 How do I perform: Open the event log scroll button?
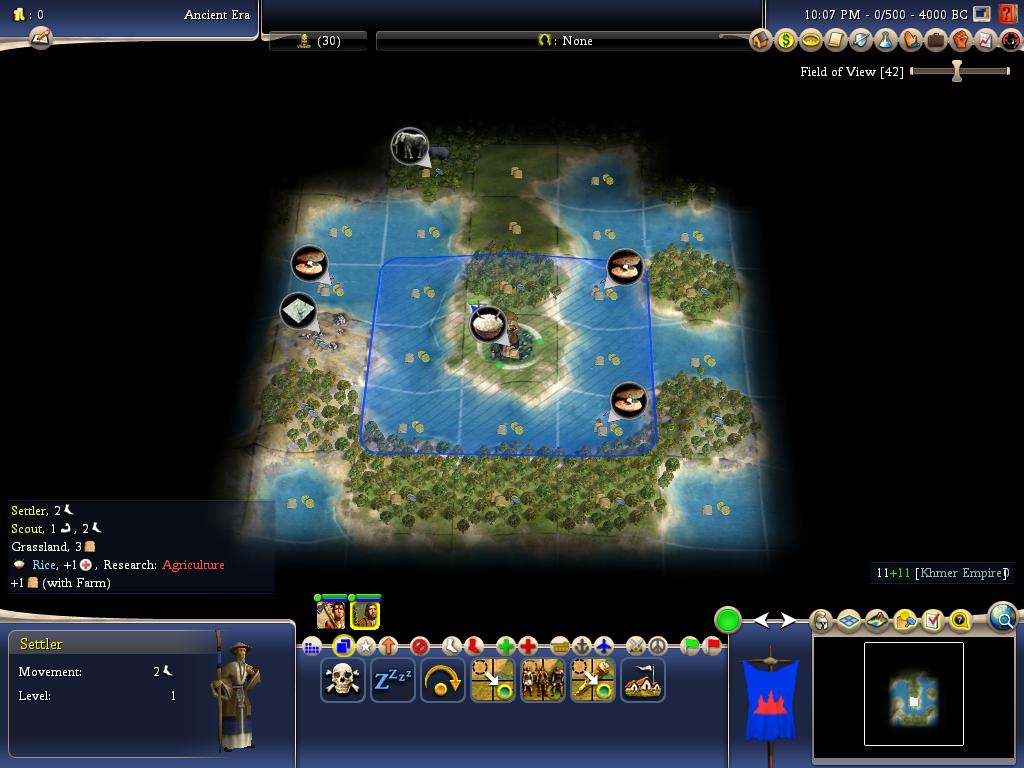[x=40, y=38]
